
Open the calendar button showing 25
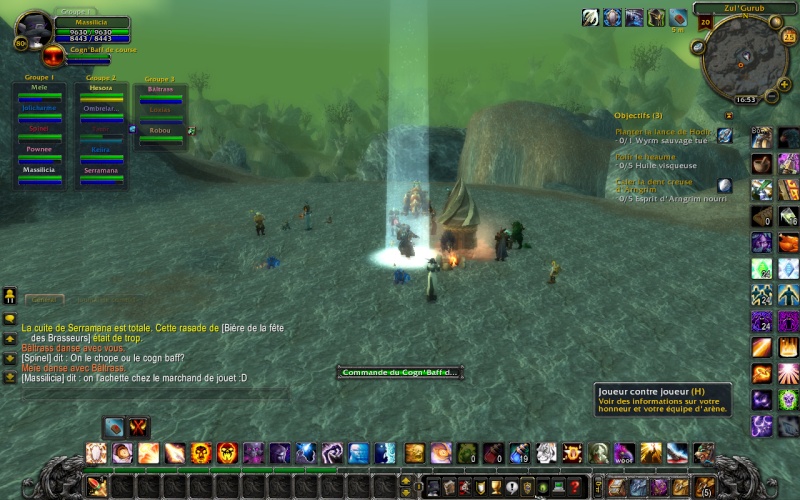point(788,37)
